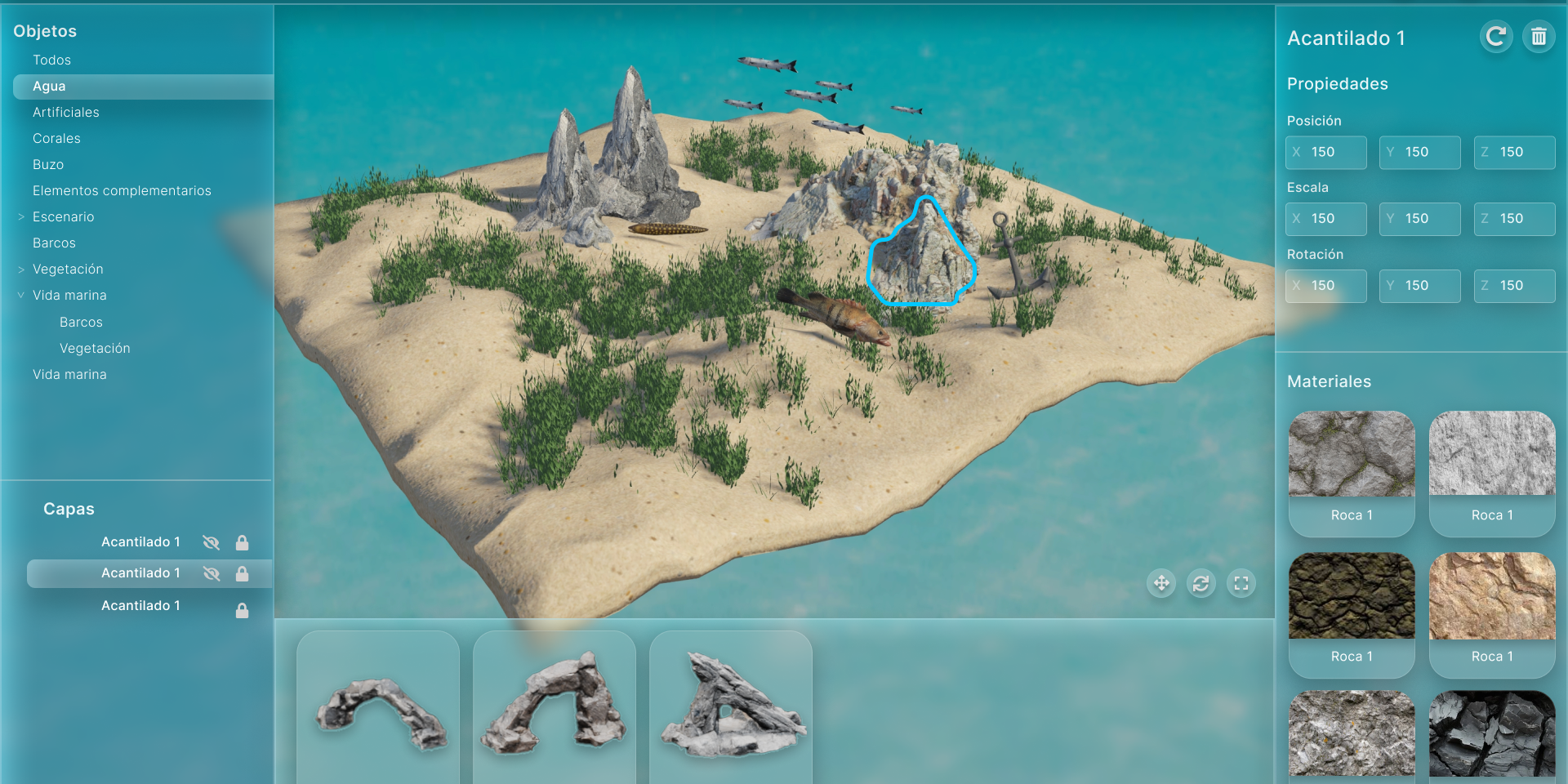Pick the black jagged rock material
The image size is (1568, 784).
point(1492,733)
